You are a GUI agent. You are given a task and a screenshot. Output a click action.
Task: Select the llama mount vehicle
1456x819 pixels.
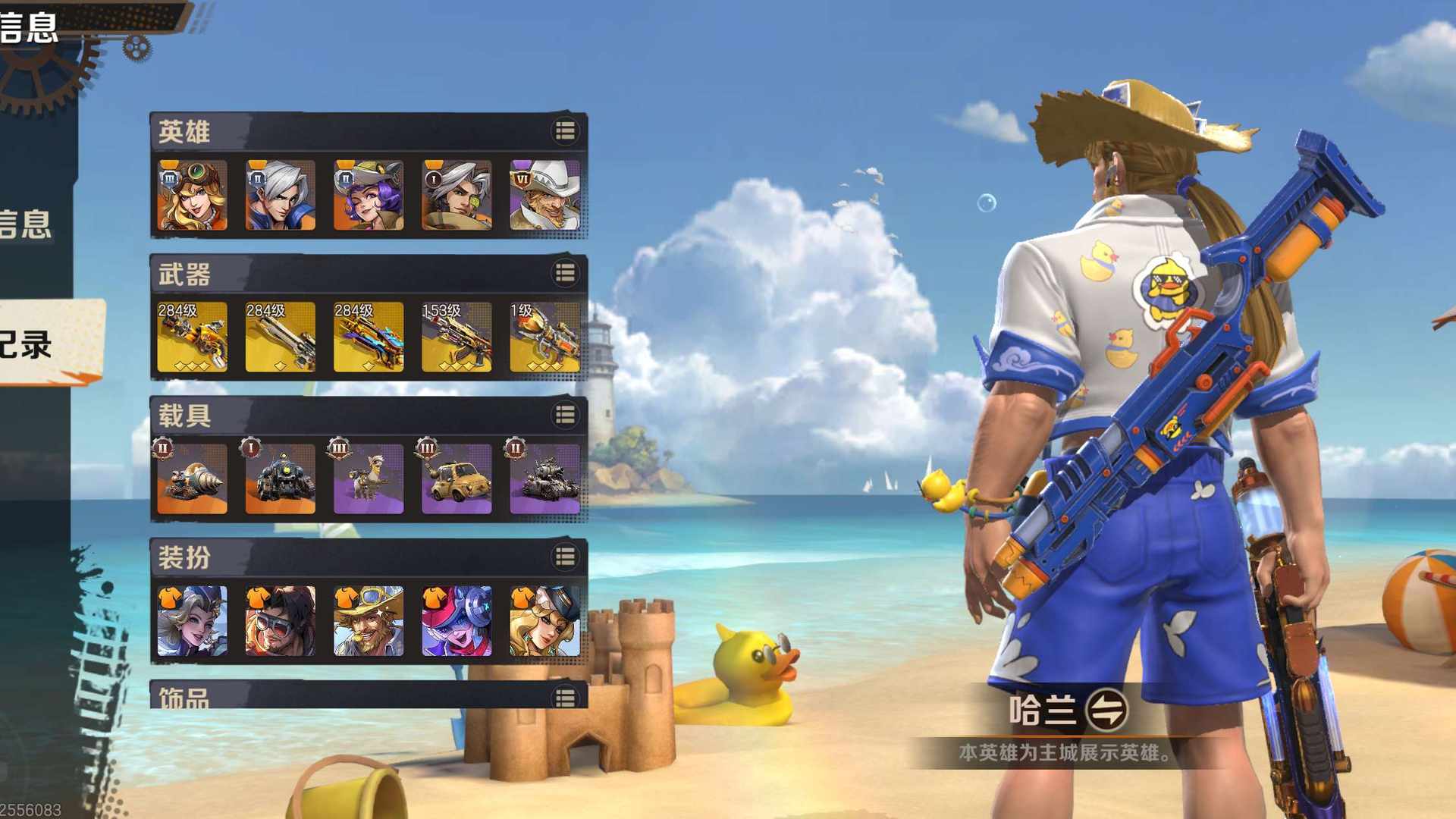(x=369, y=479)
